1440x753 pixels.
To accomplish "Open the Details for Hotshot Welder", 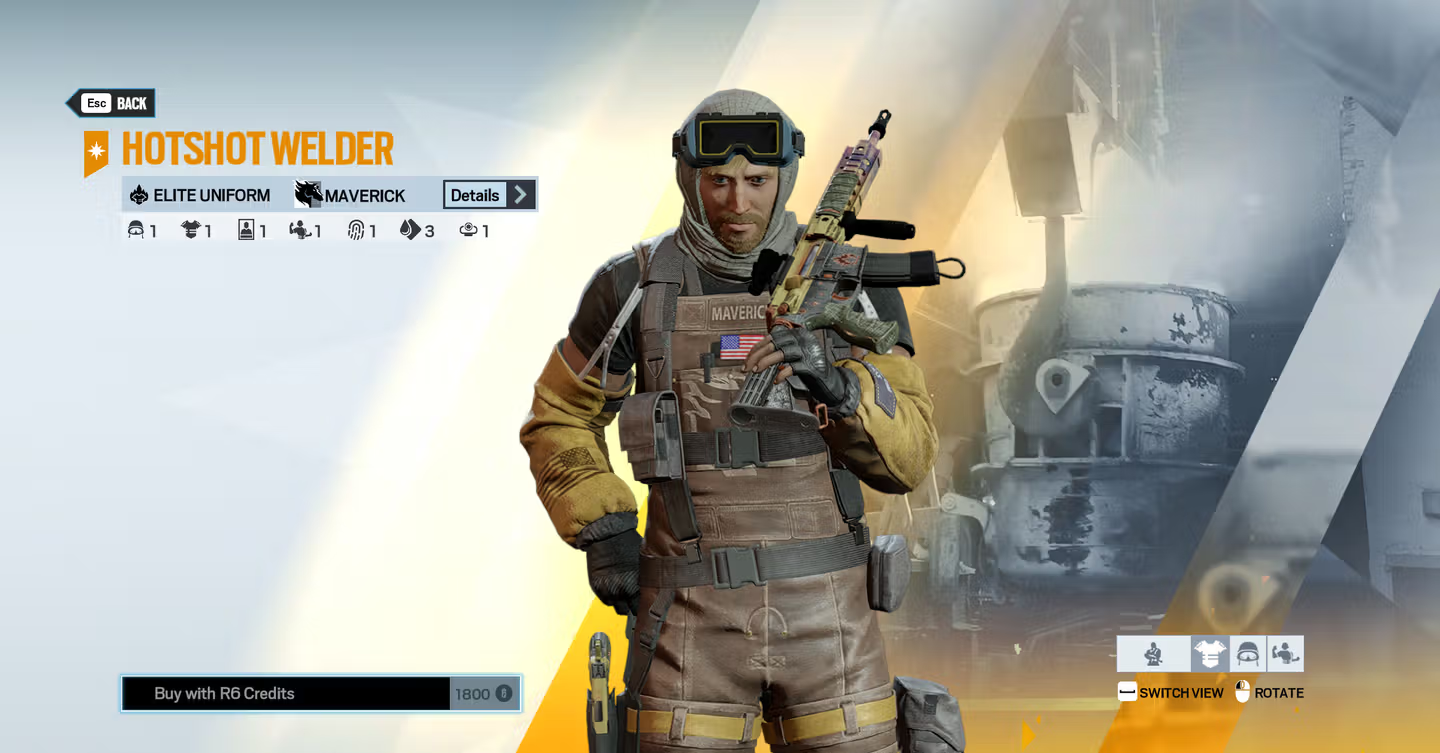I will (x=489, y=195).
